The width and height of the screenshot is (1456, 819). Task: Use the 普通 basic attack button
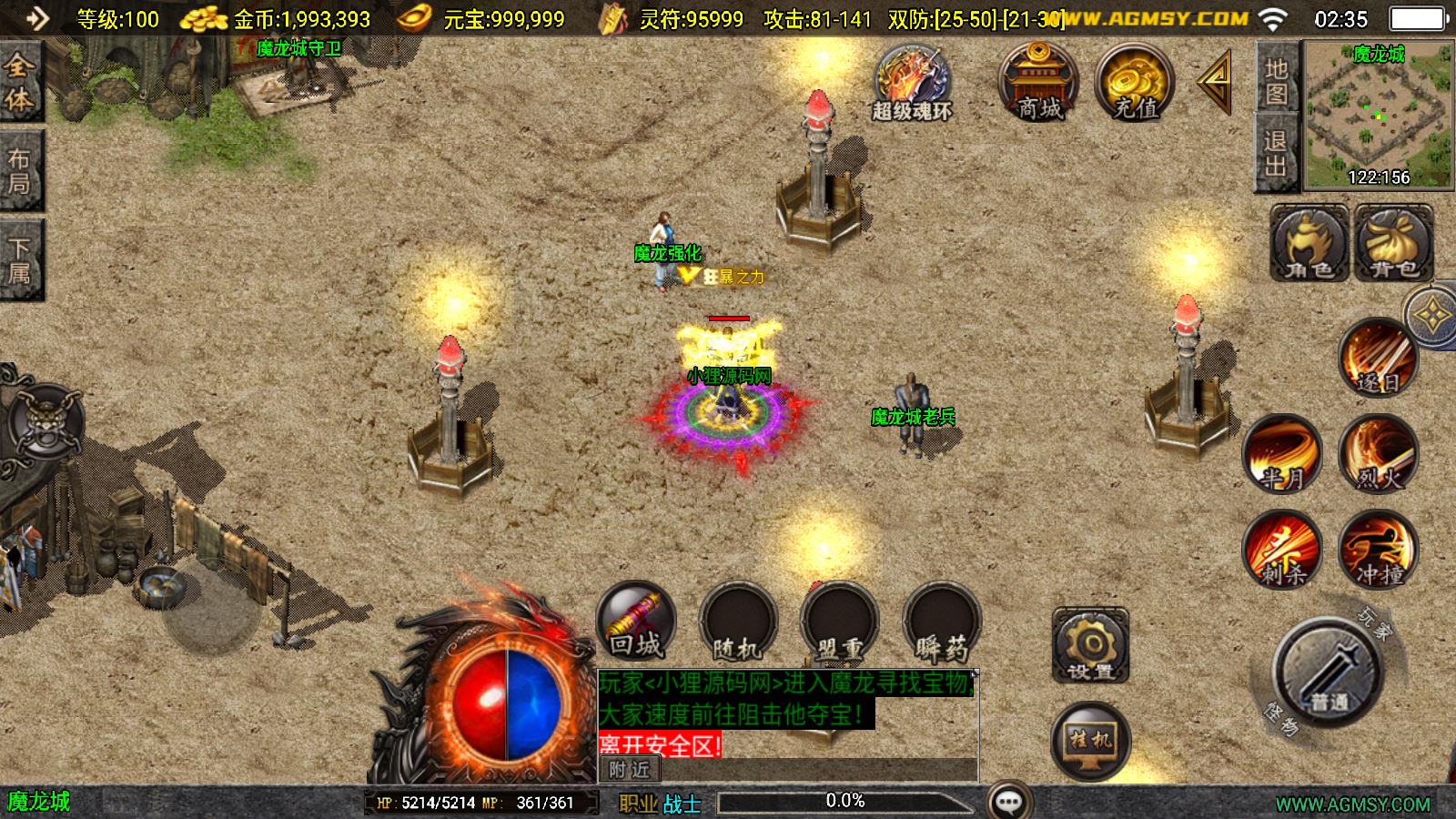1328,672
